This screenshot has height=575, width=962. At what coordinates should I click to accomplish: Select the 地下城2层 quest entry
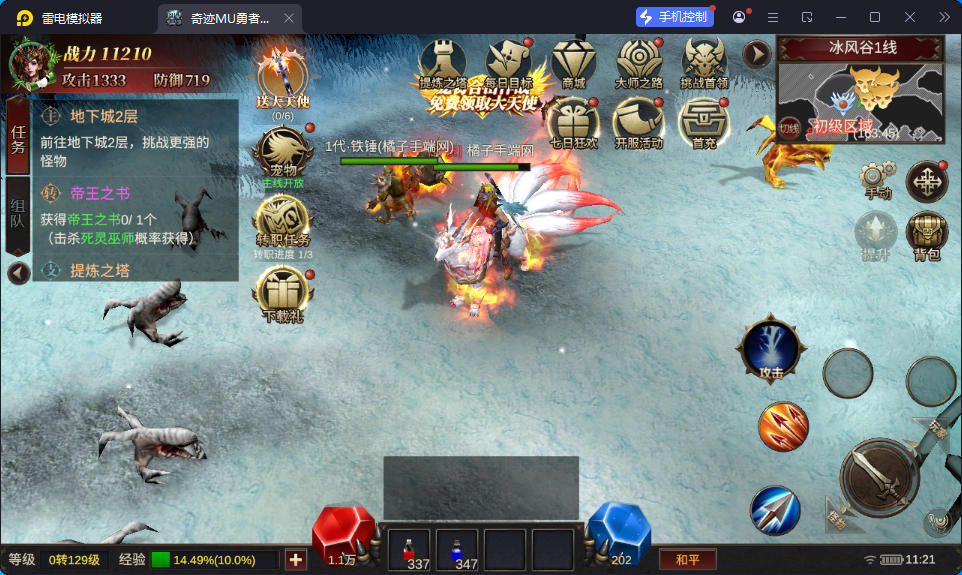pyautogui.click(x=136, y=129)
